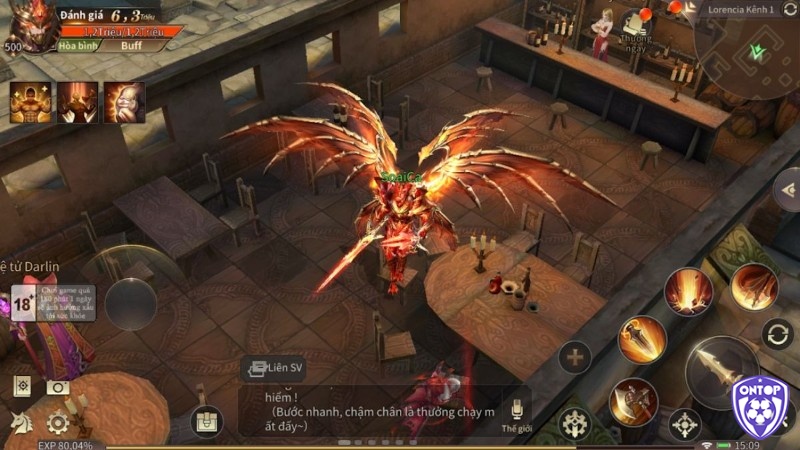Open the unicorn mount icon
The width and height of the screenshot is (800, 450).
click(x=21, y=423)
